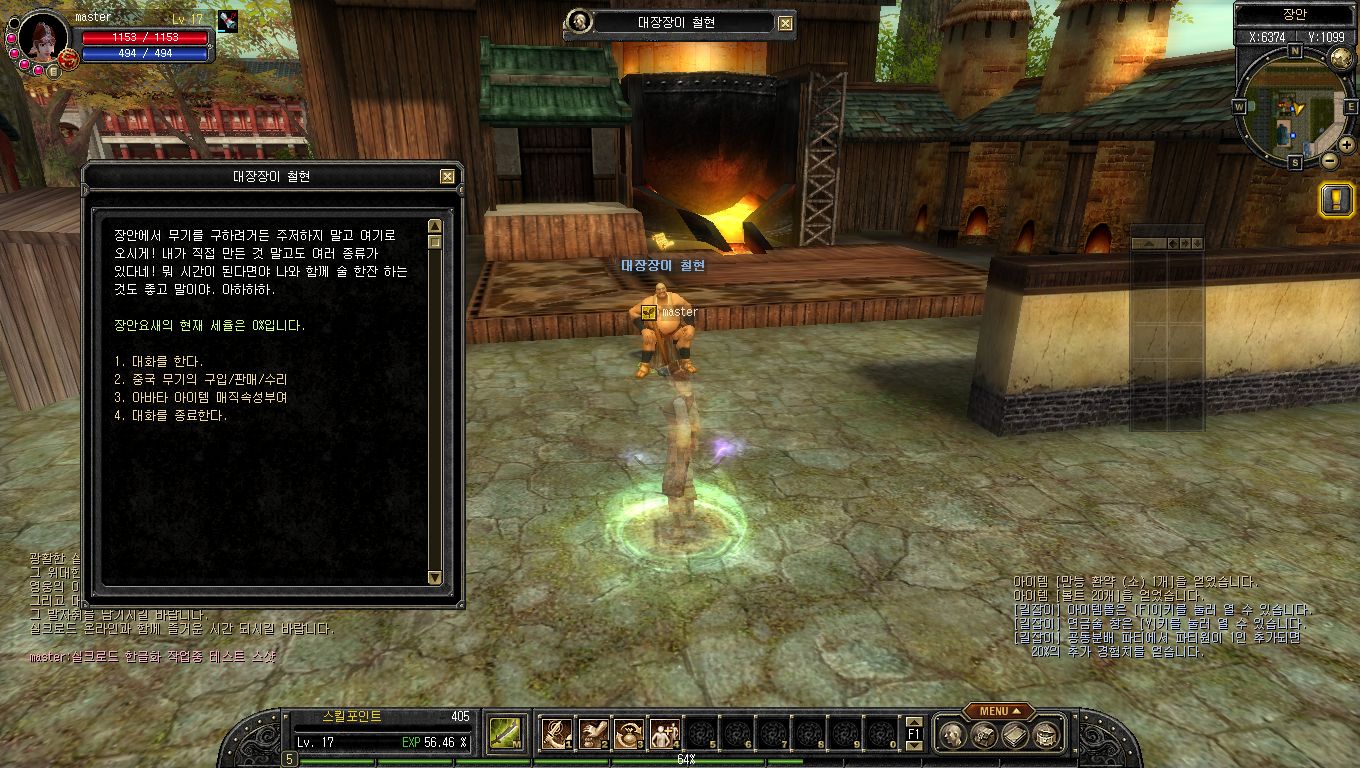Open the world map globe icon

pos(1341,59)
